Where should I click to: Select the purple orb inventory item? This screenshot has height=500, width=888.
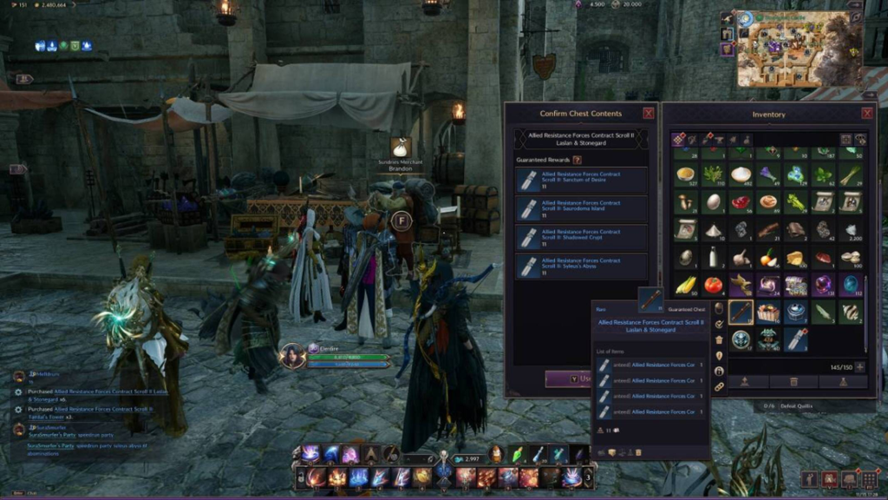[x=823, y=285]
